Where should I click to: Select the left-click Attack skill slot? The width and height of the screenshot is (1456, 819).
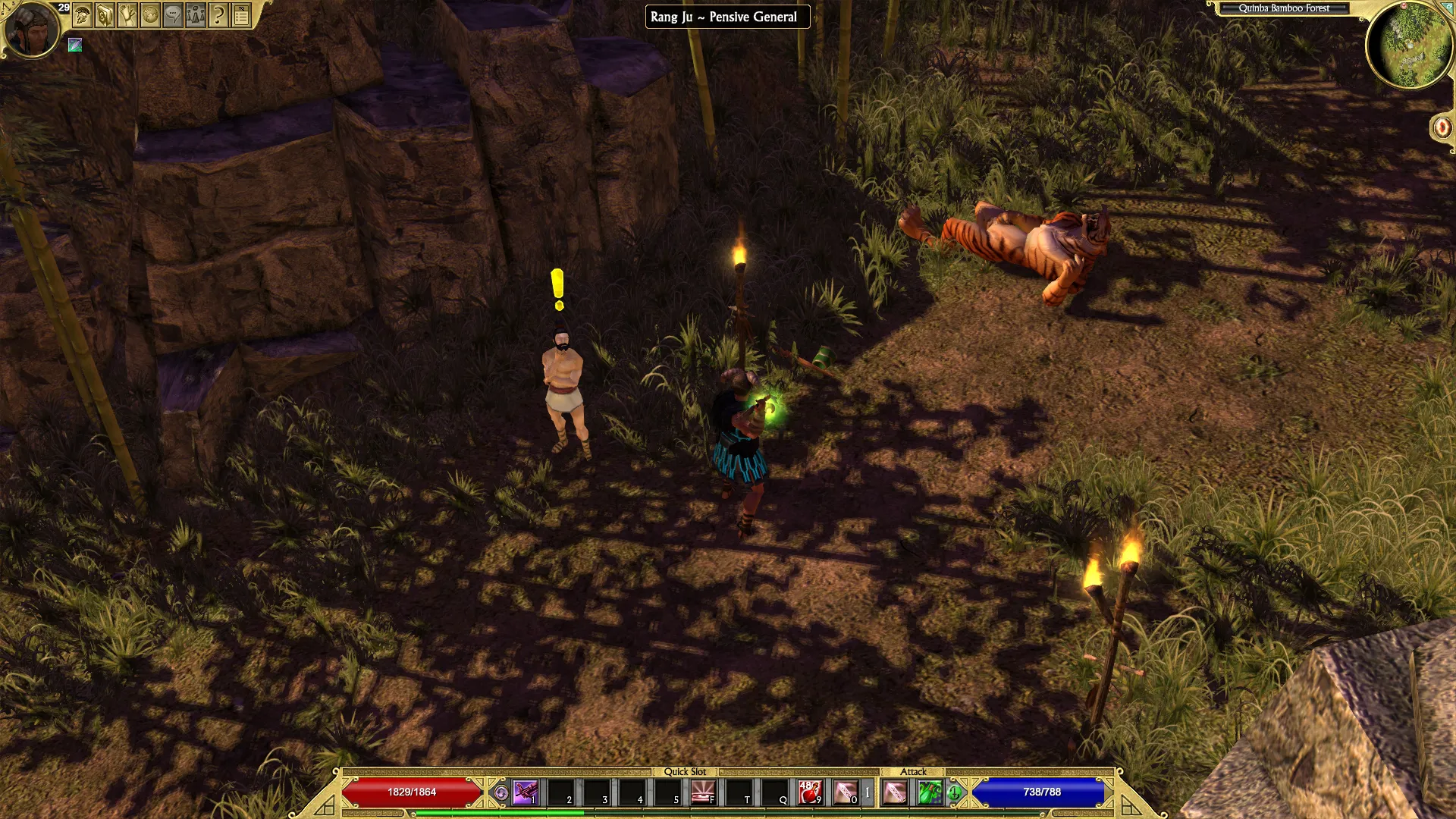[x=895, y=792]
